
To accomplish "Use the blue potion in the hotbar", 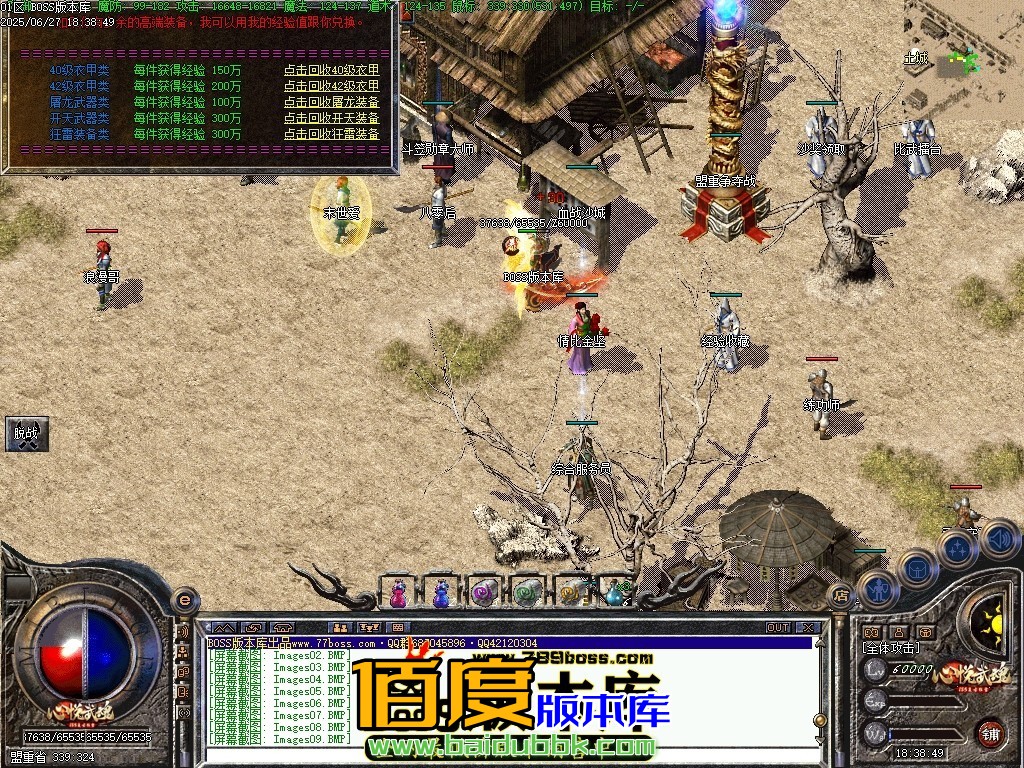I will coord(441,592).
